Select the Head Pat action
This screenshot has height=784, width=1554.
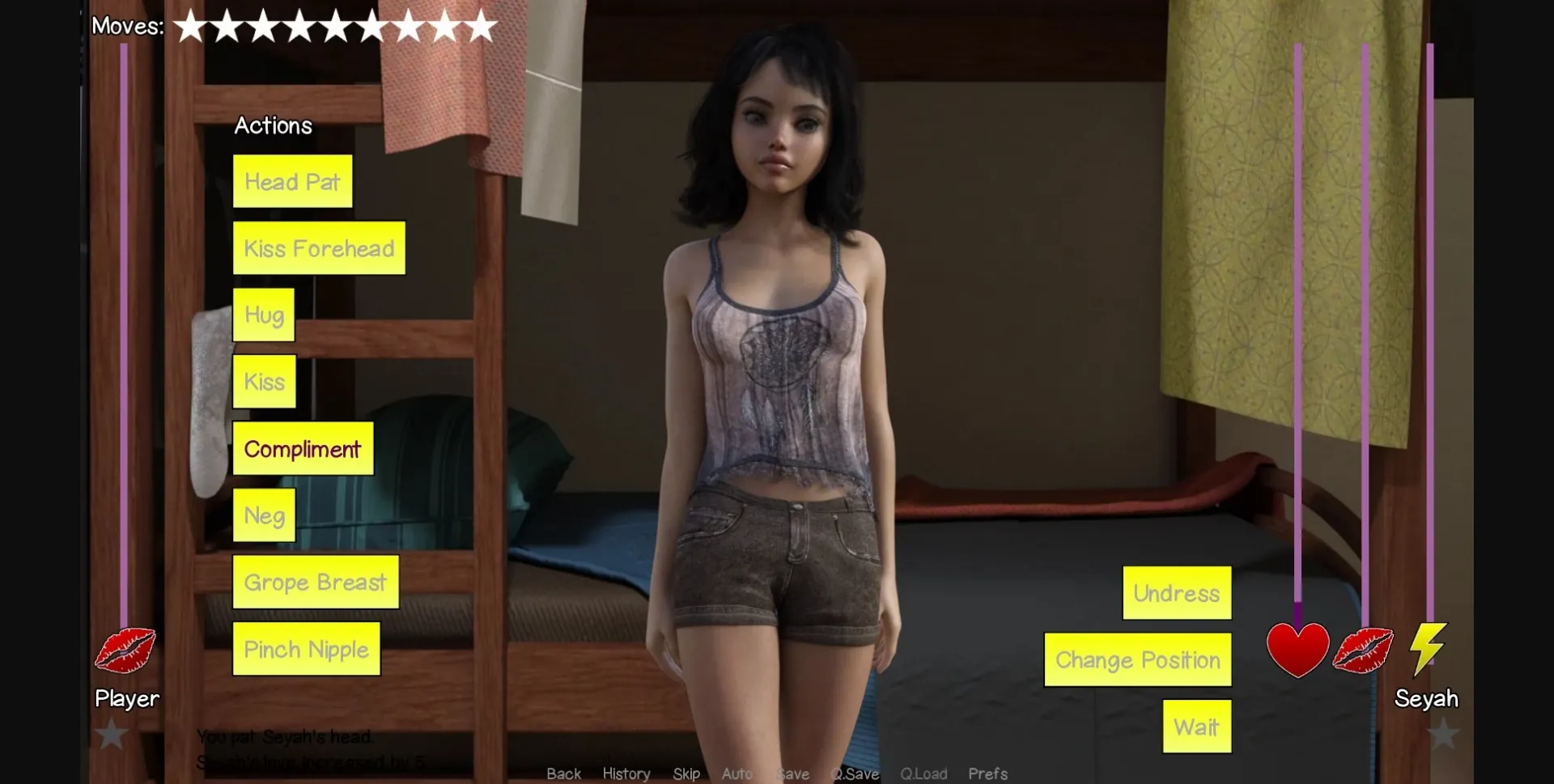click(x=292, y=181)
